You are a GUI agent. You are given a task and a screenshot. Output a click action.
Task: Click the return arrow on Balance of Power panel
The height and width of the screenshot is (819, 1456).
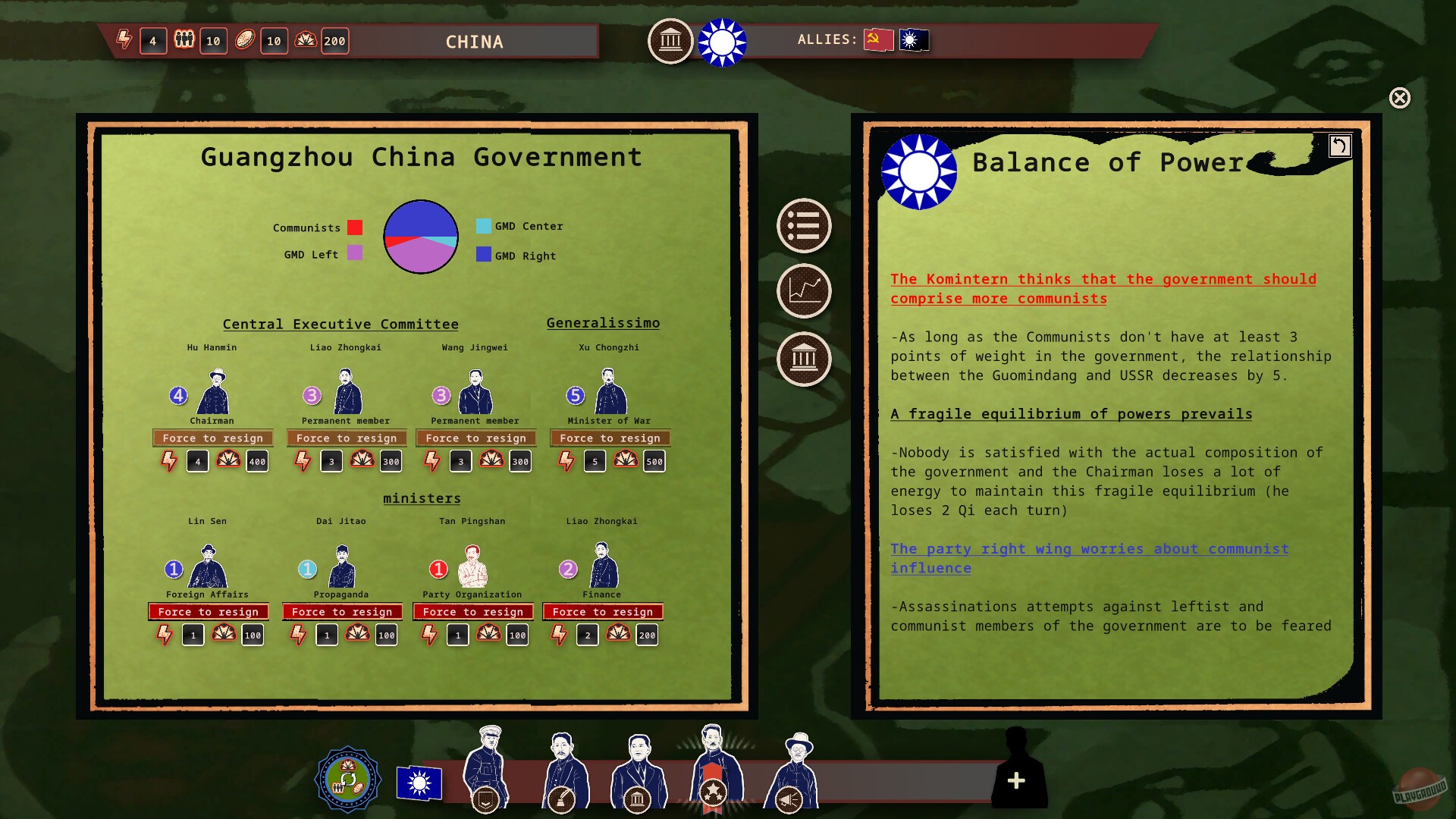click(1339, 146)
